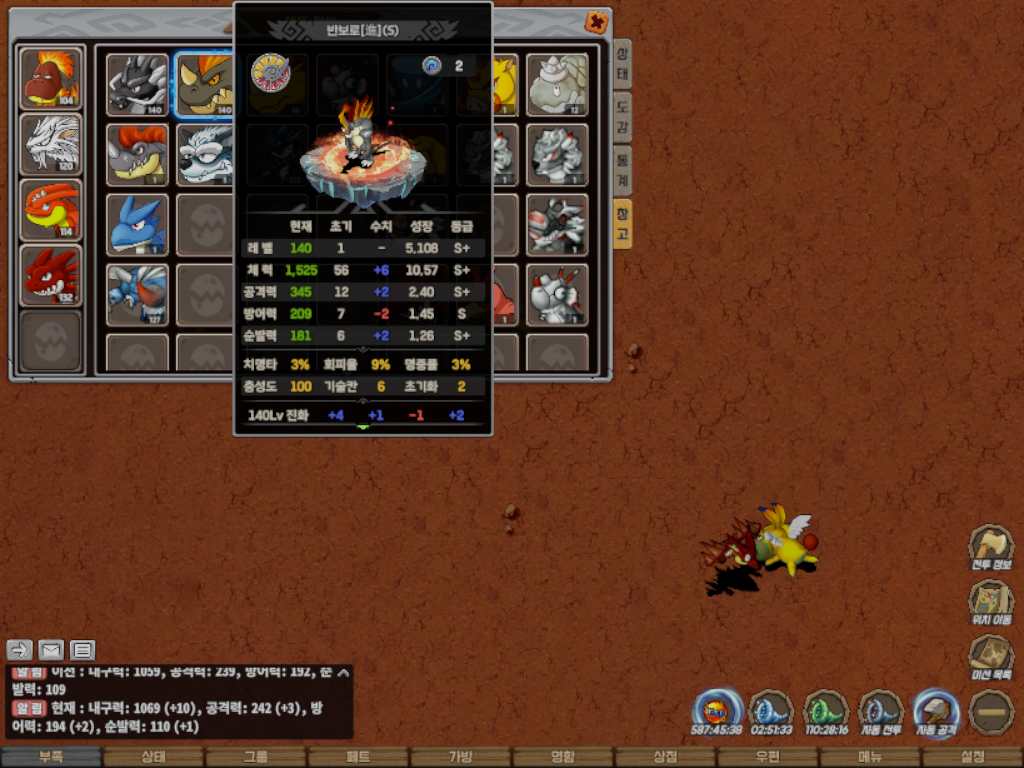Open the 위치 이동 map icon
This screenshot has height=768, width=1024.
pyautogui.click(x=989, y=603)
